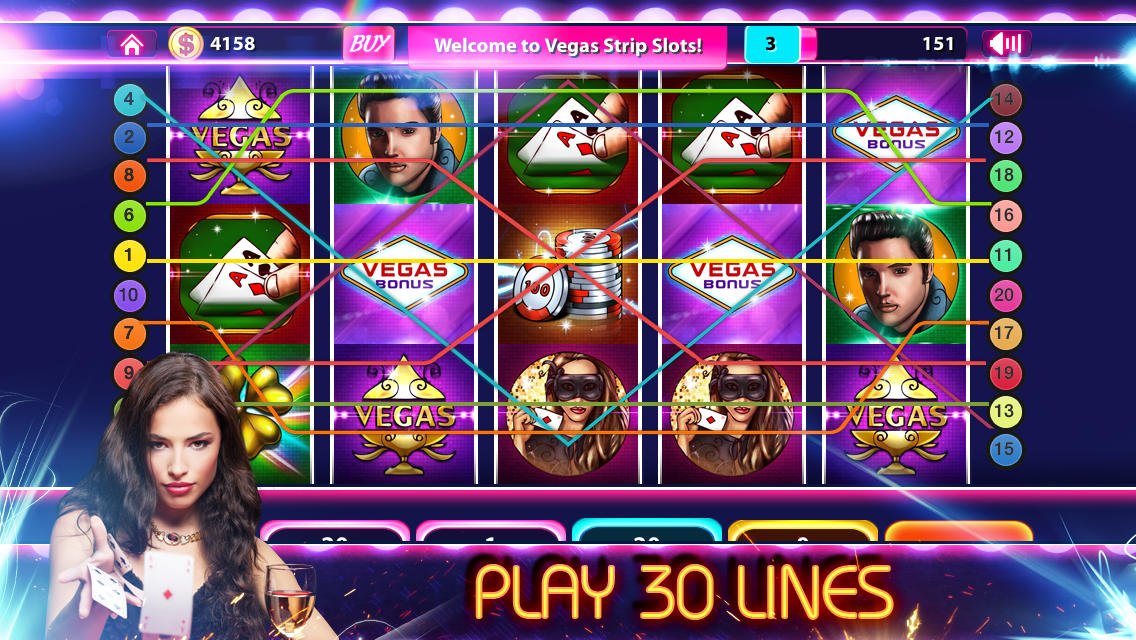Go to the home screen

(x=131, y=44)
